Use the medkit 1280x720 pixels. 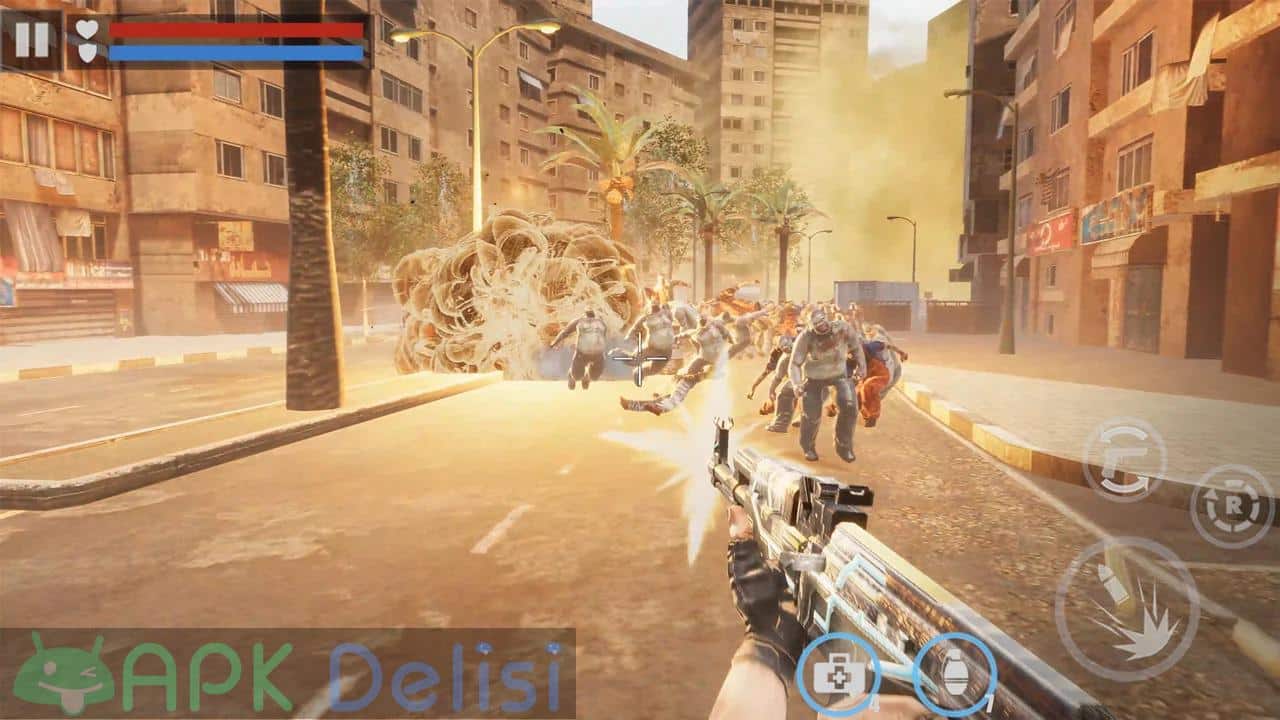(838, 675)
